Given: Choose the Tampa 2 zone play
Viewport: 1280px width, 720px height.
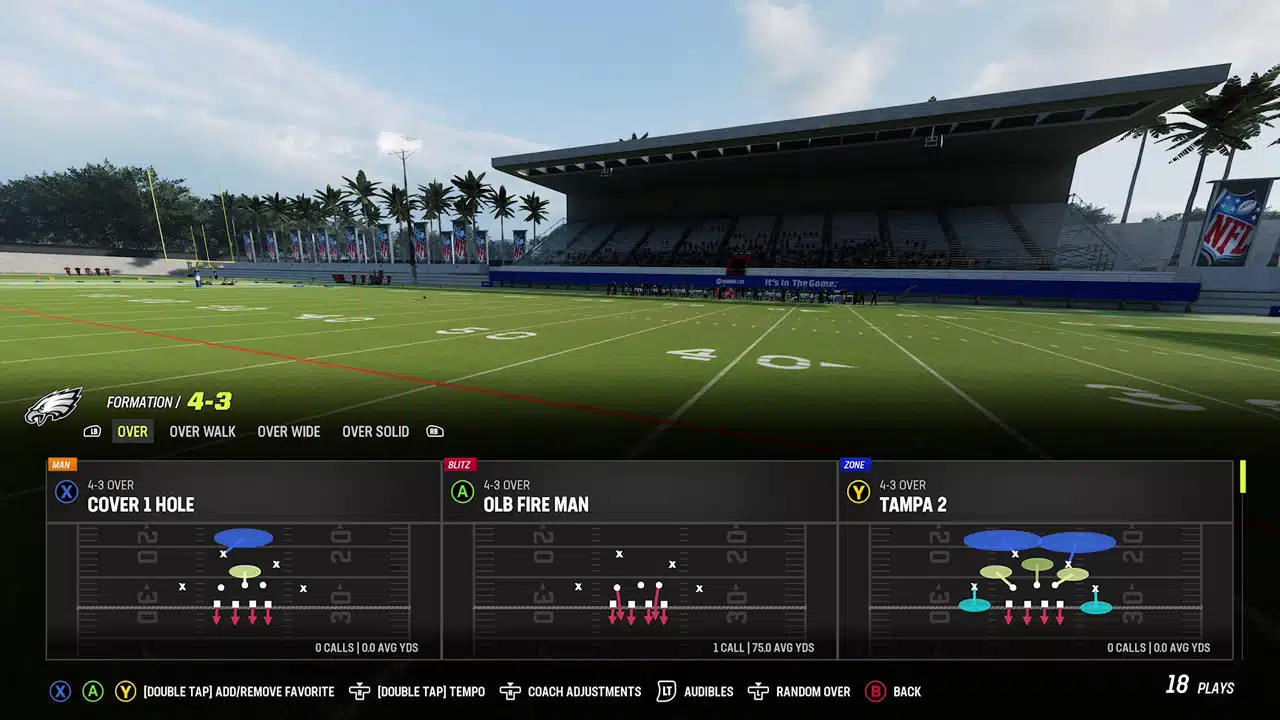Looking at the screenshot, I should [x=1035, y=560].
